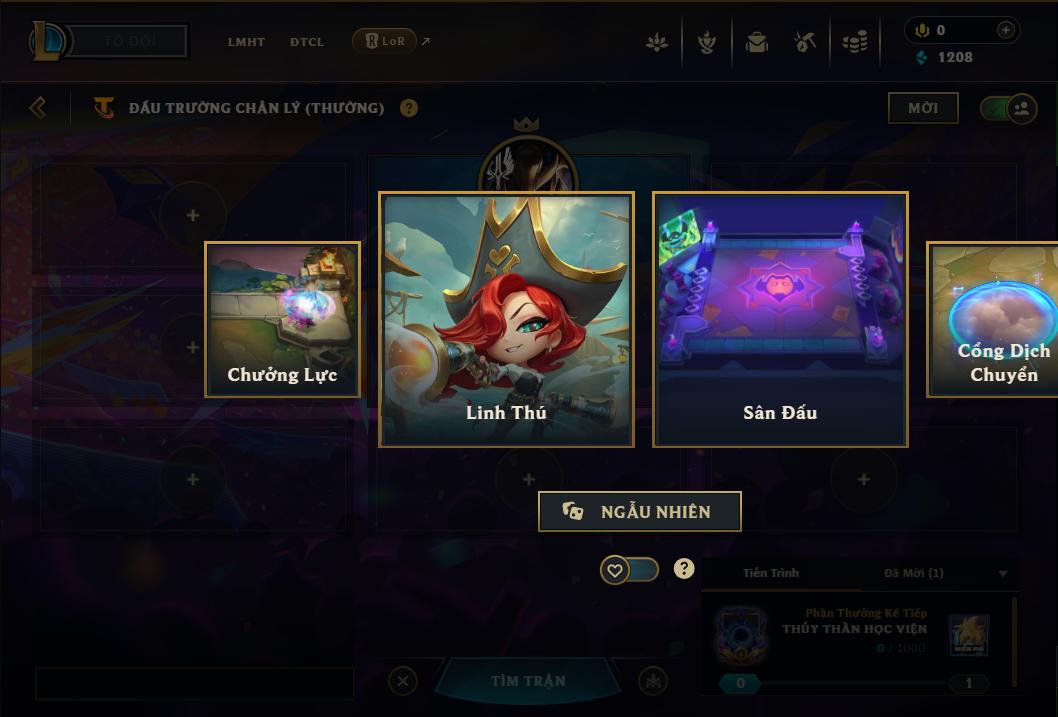Start matchmaking with TÌM TRẬN

click(x=528, y=681)
